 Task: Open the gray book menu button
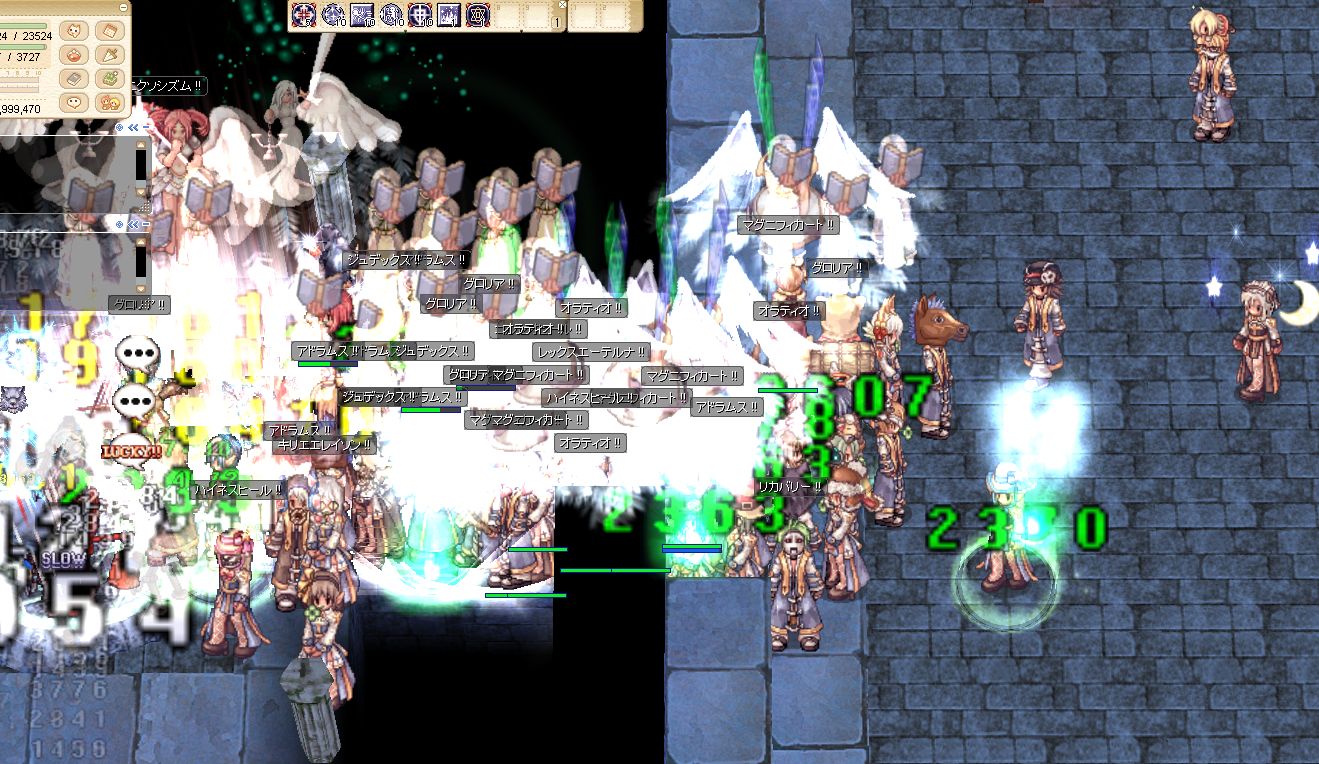(72, 79)
